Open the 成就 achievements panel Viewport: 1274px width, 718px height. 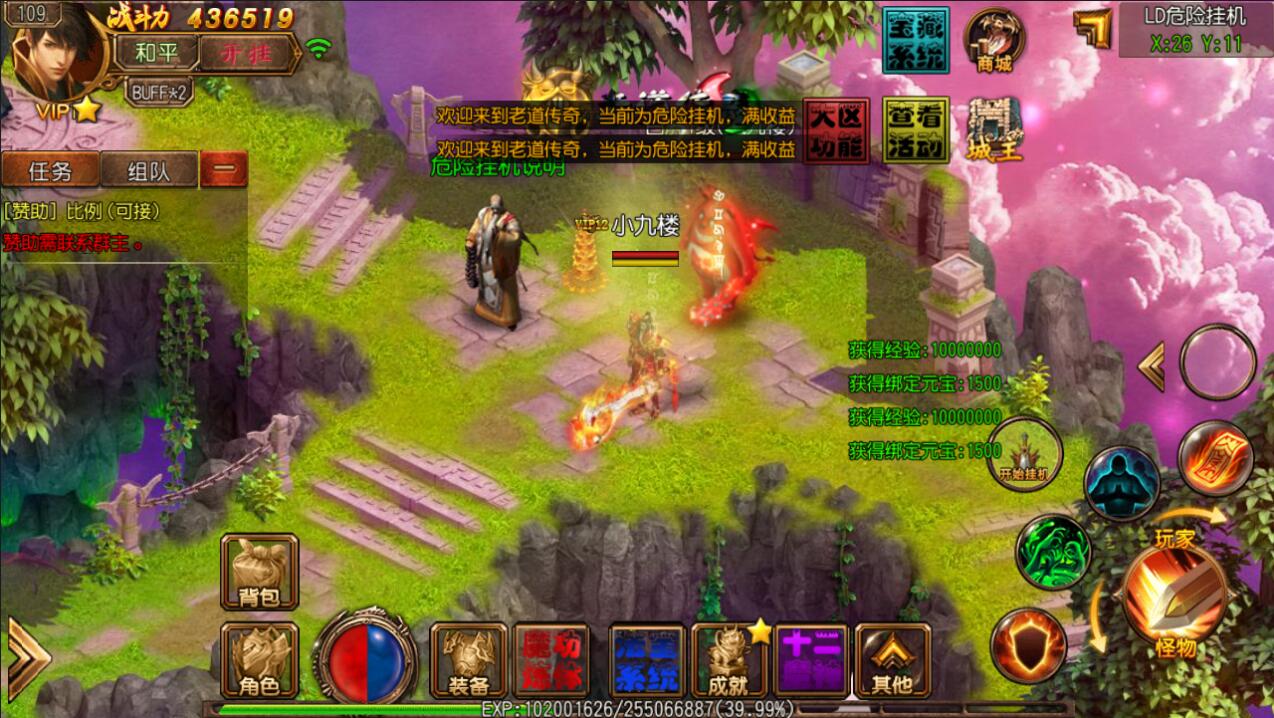[x=729, y=660]
